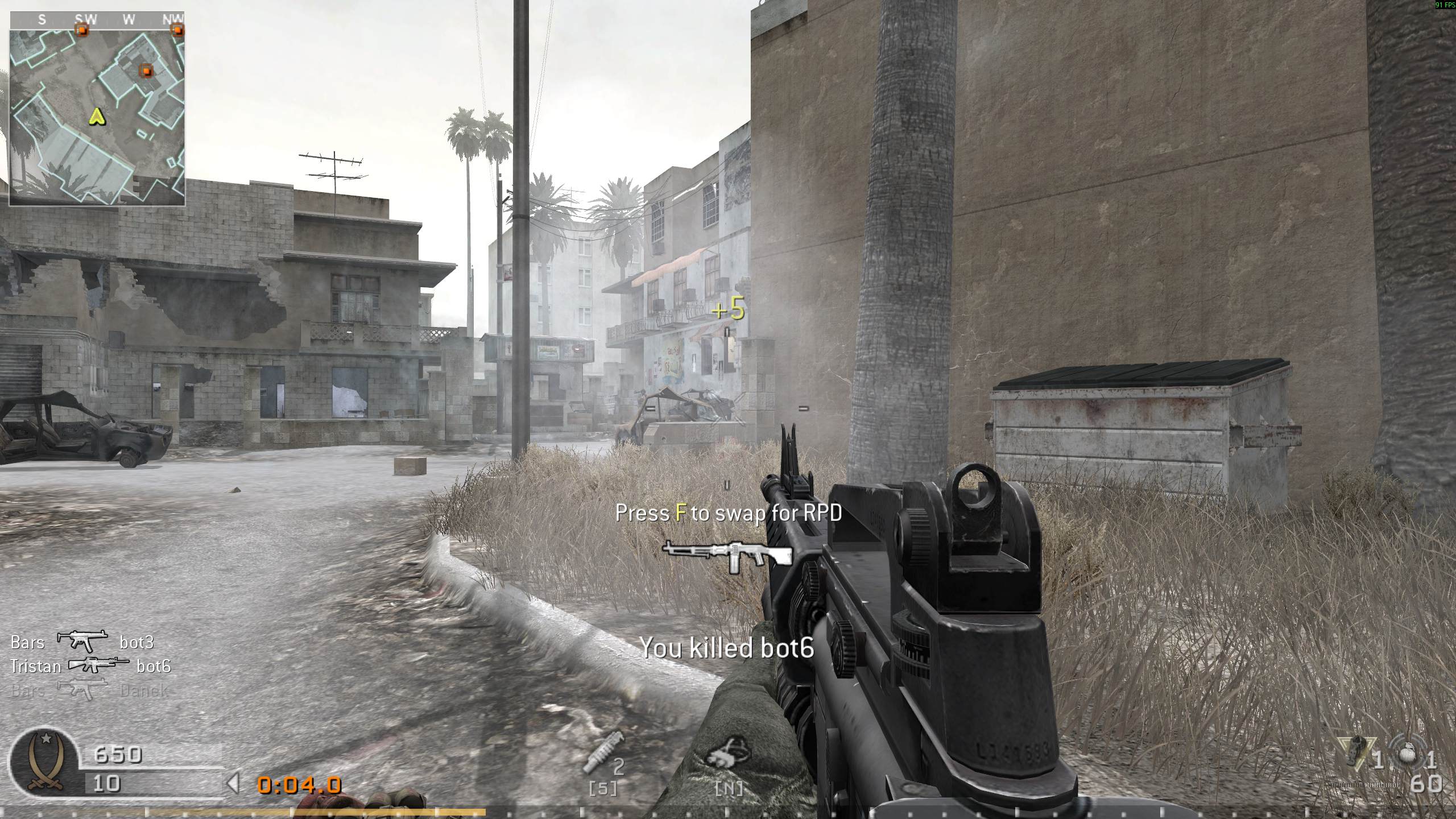This screenshot has height=819, width=1456.
Task: Click the You killed bot6 message
Action: [x=727, y=647]
